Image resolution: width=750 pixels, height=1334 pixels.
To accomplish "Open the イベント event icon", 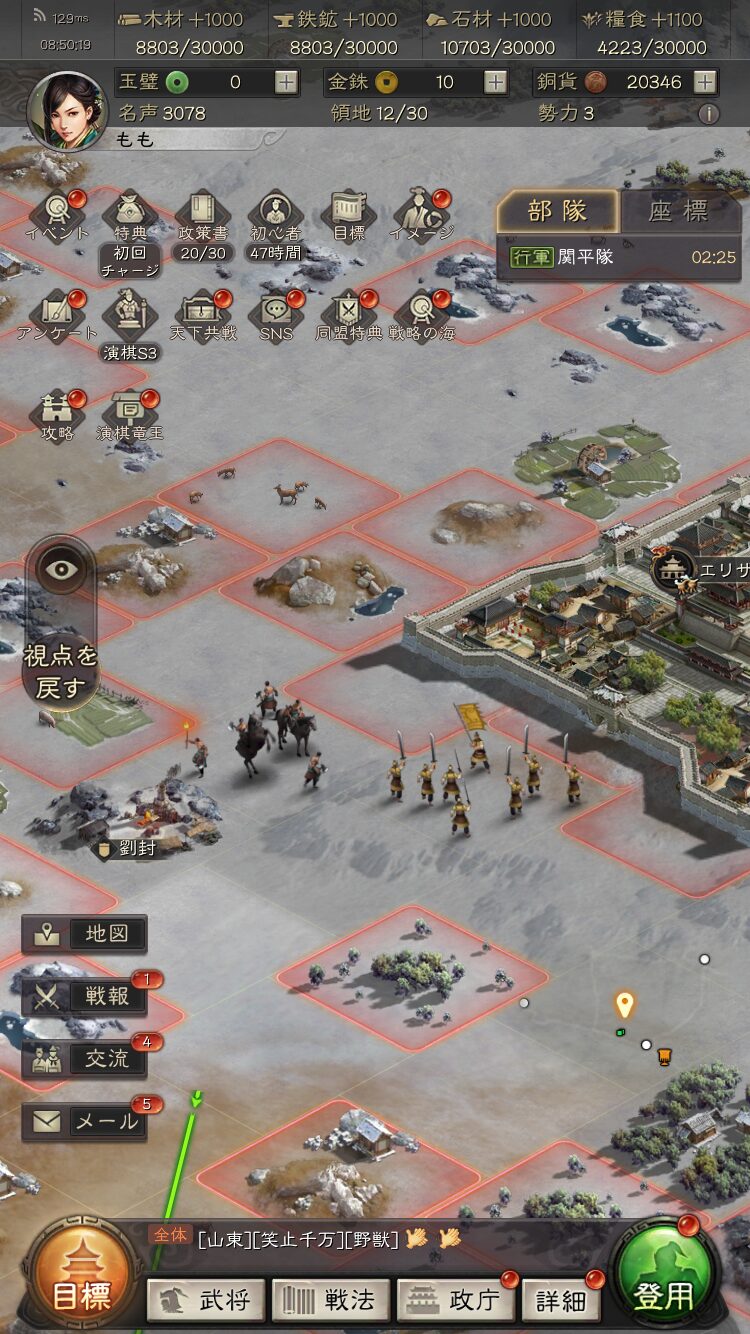I will click(x=57, y=214).
